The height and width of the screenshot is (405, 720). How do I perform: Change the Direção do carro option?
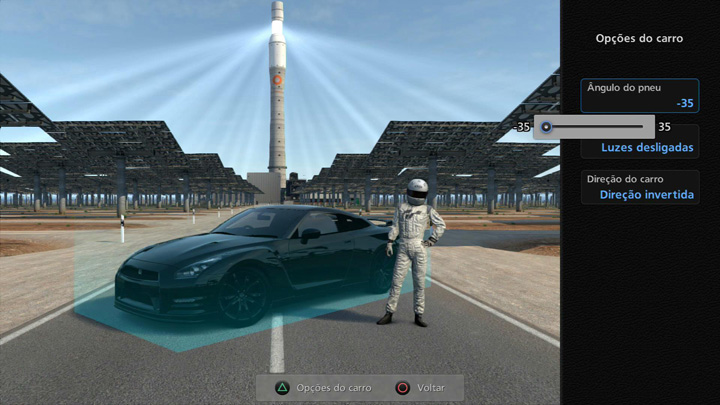pyautogui.click(x=639, y=187)
